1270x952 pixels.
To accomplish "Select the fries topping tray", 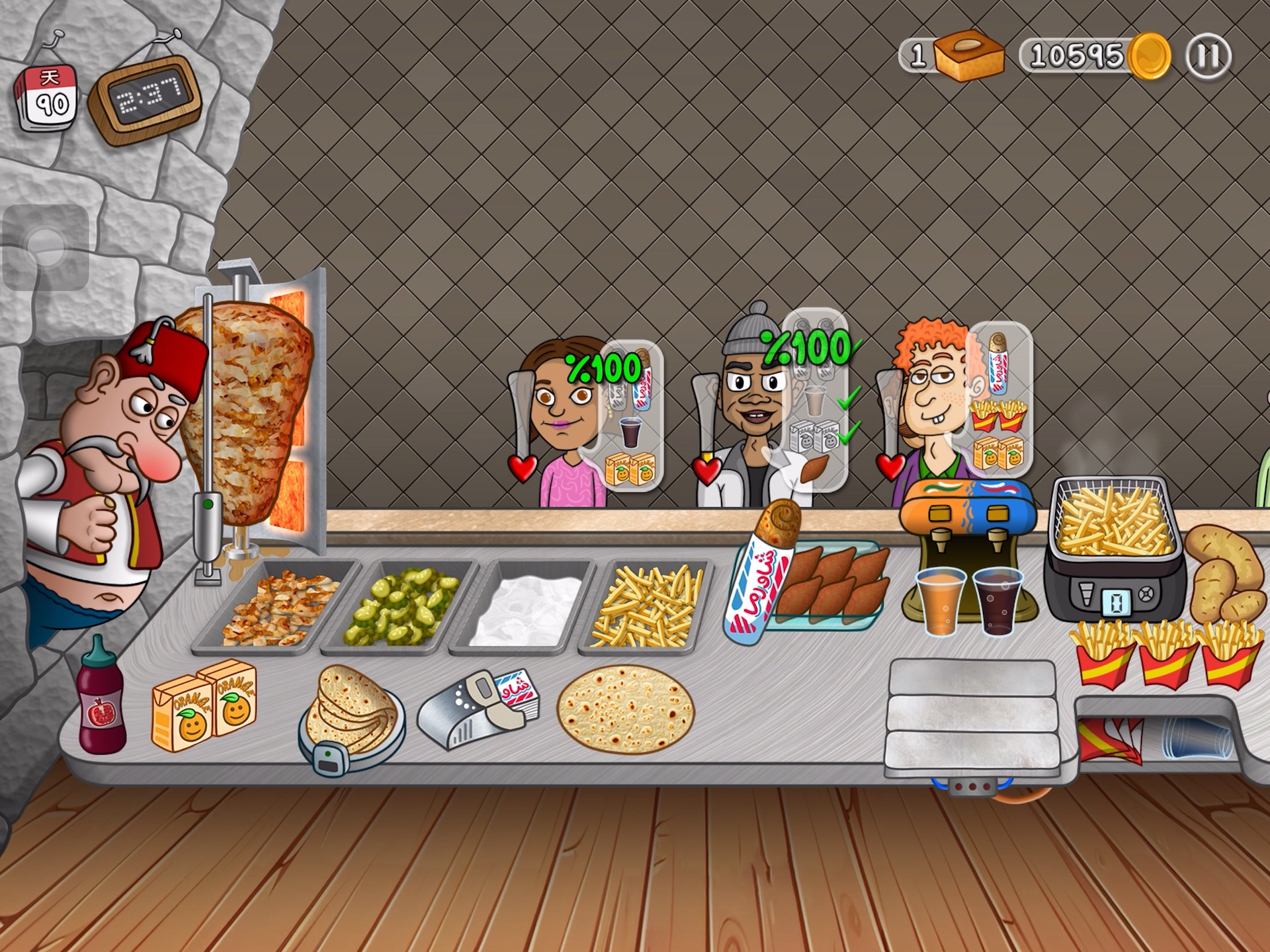I will (648, 607).
